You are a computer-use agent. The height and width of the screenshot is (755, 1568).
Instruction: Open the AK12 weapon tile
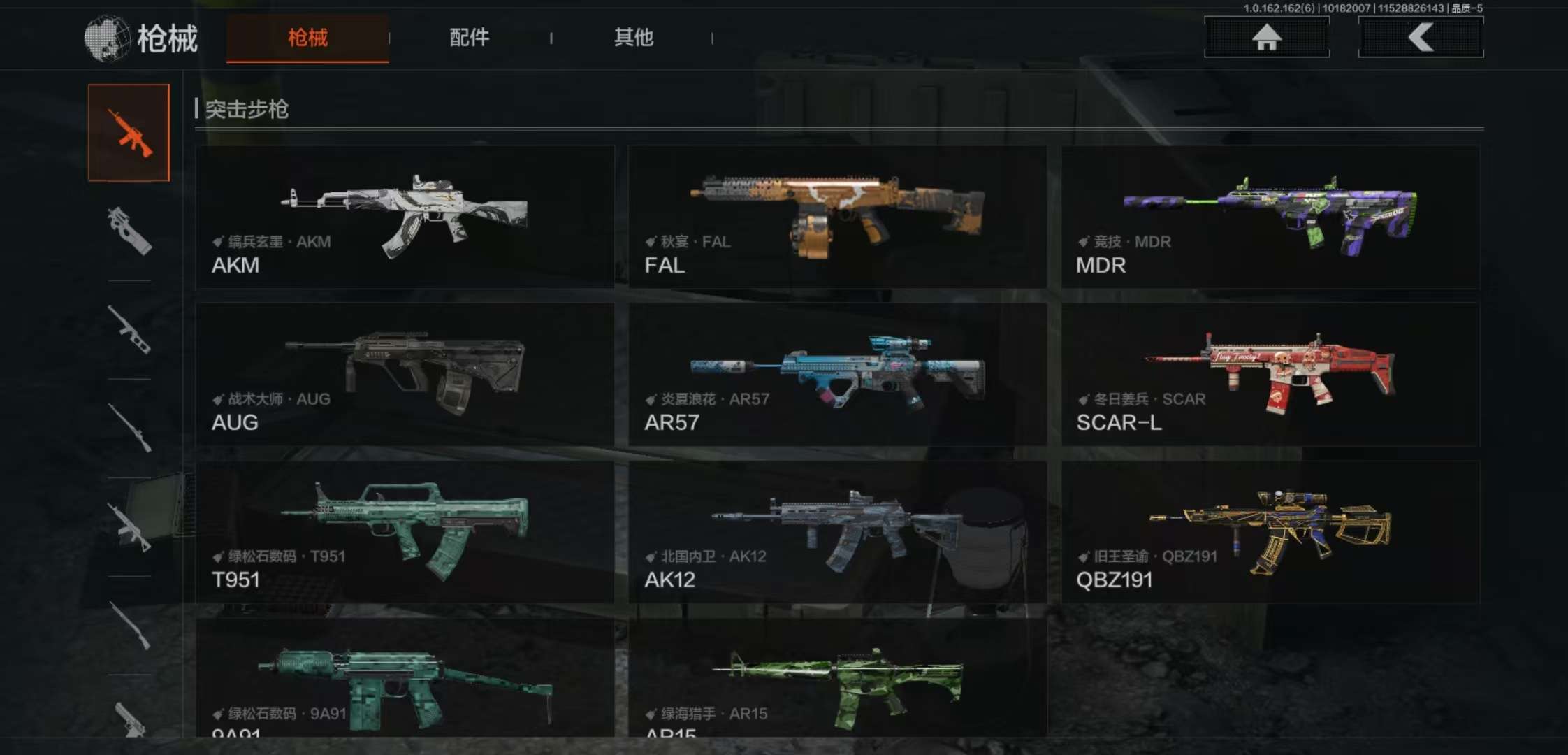pos(837,532)
